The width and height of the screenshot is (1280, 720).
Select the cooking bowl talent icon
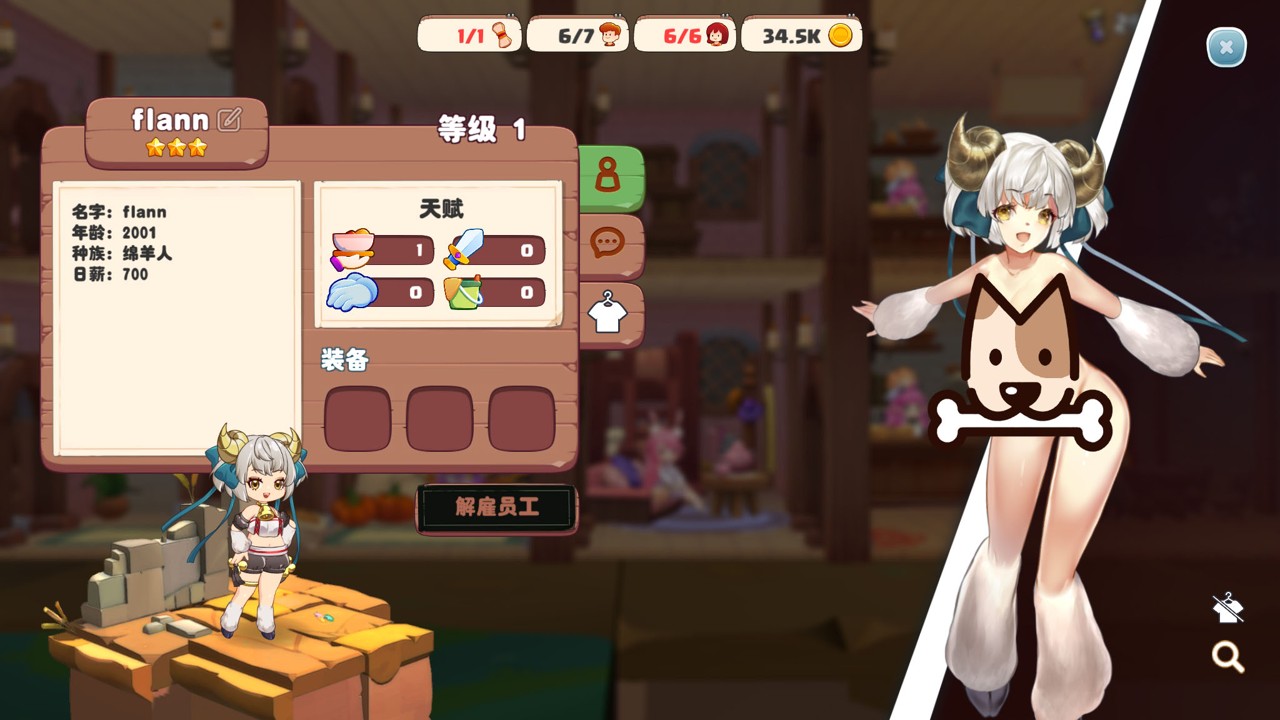[x=353, y=250]
